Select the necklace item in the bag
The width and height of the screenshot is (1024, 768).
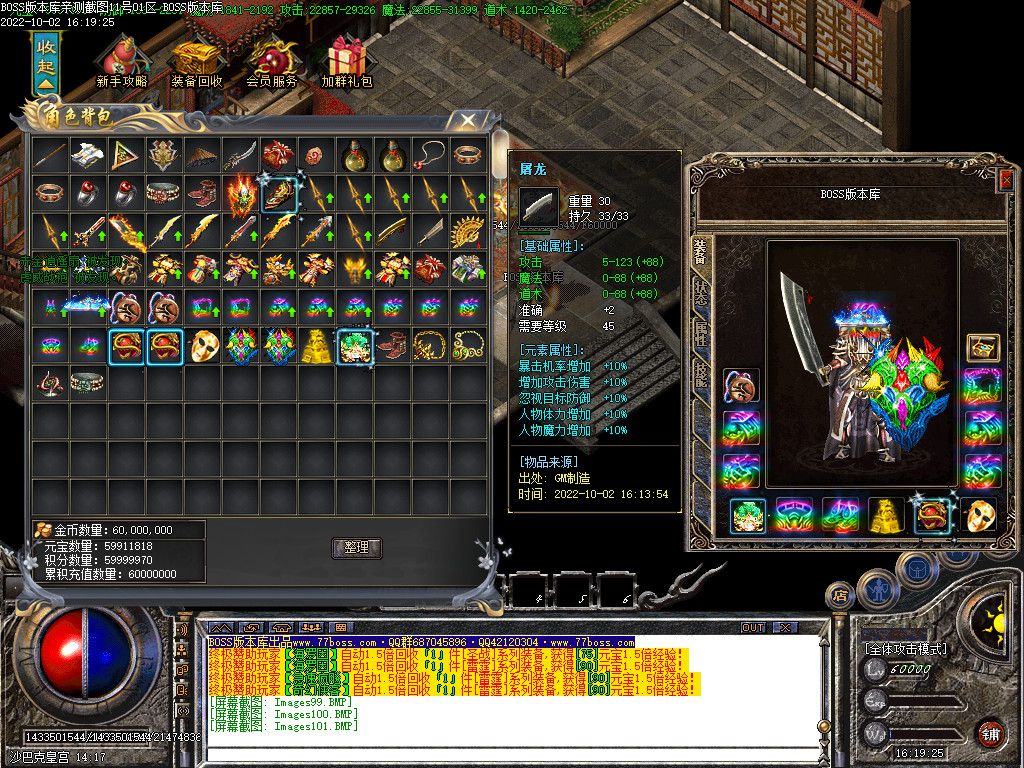pyautogui.click(x=430, y=155)
